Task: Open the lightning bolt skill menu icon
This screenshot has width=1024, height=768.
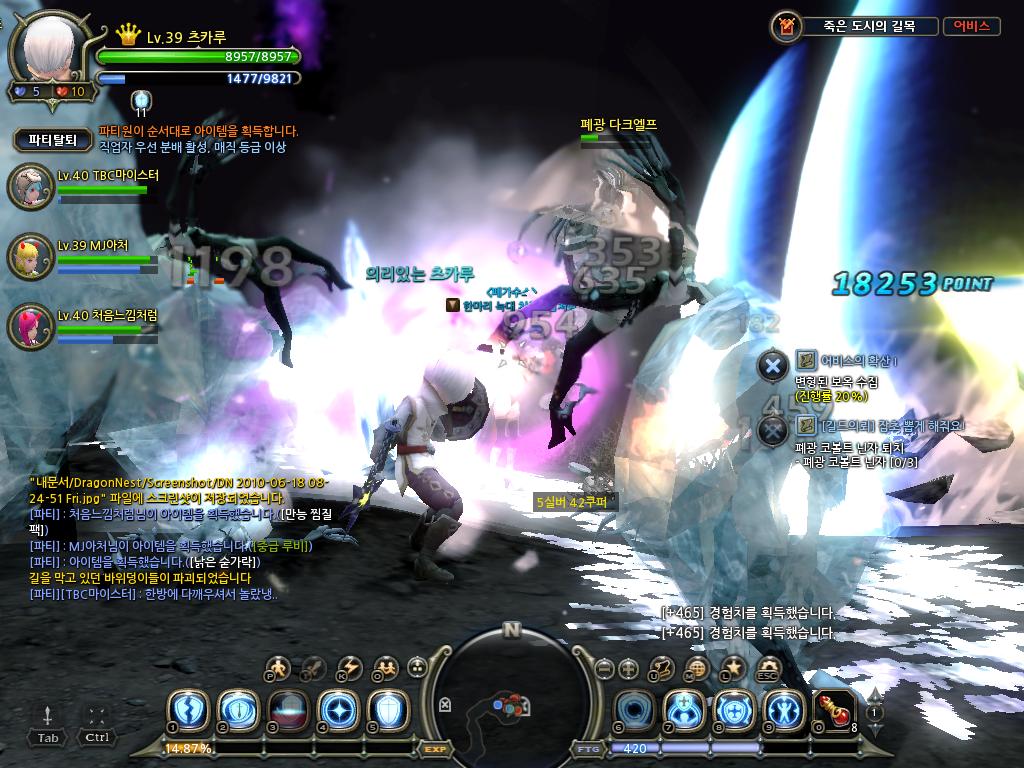Action: 350,668
